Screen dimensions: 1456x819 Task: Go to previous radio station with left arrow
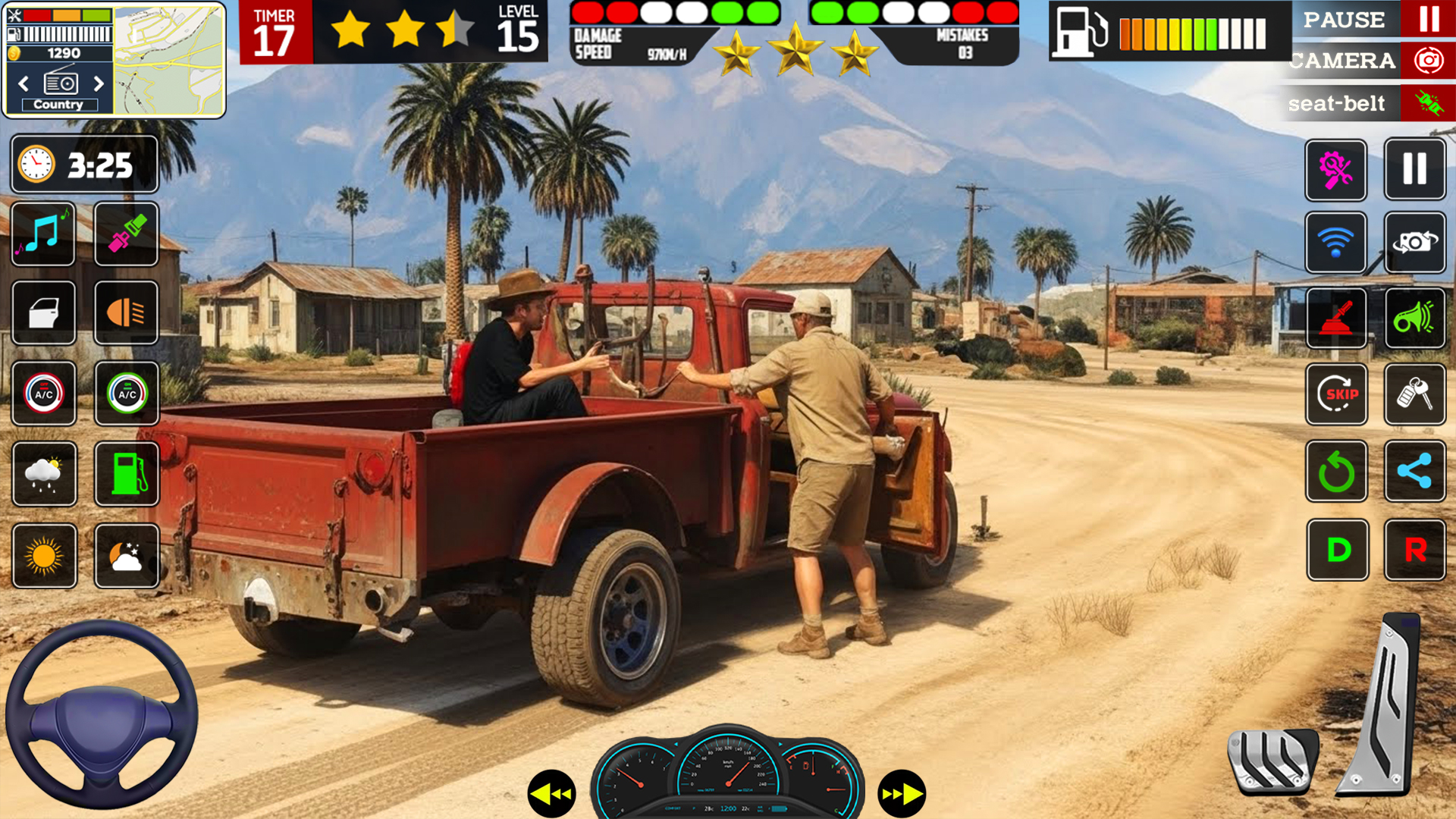pos(22,84)
